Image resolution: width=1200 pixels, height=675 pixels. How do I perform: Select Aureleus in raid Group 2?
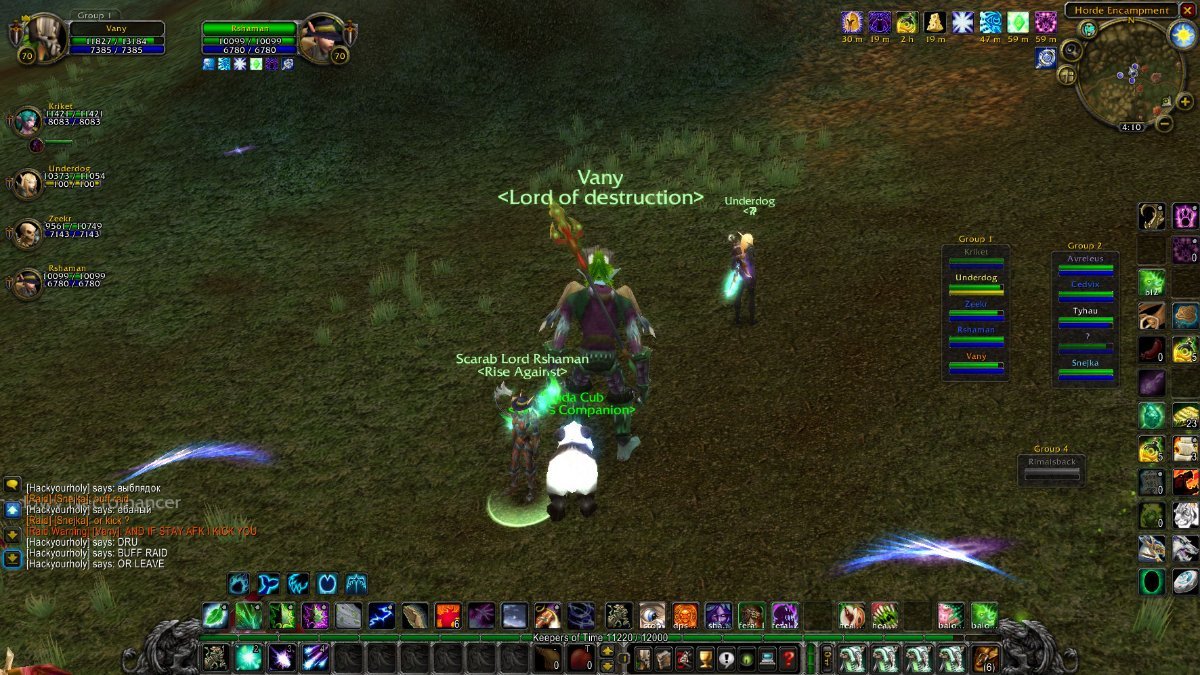click(x=1085, y=262)
